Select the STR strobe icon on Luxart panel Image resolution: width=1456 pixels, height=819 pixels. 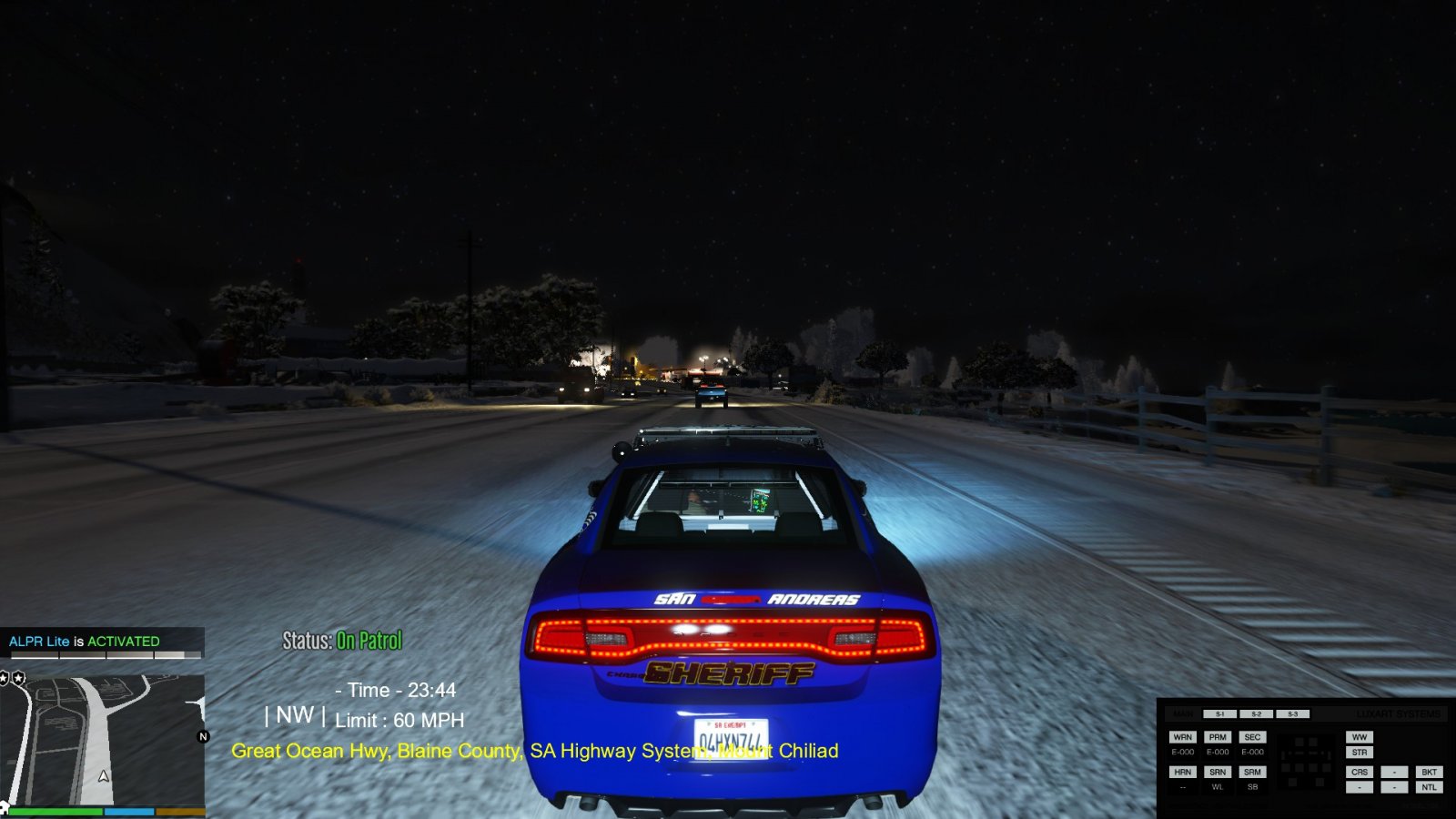[x=1360, y=753]
